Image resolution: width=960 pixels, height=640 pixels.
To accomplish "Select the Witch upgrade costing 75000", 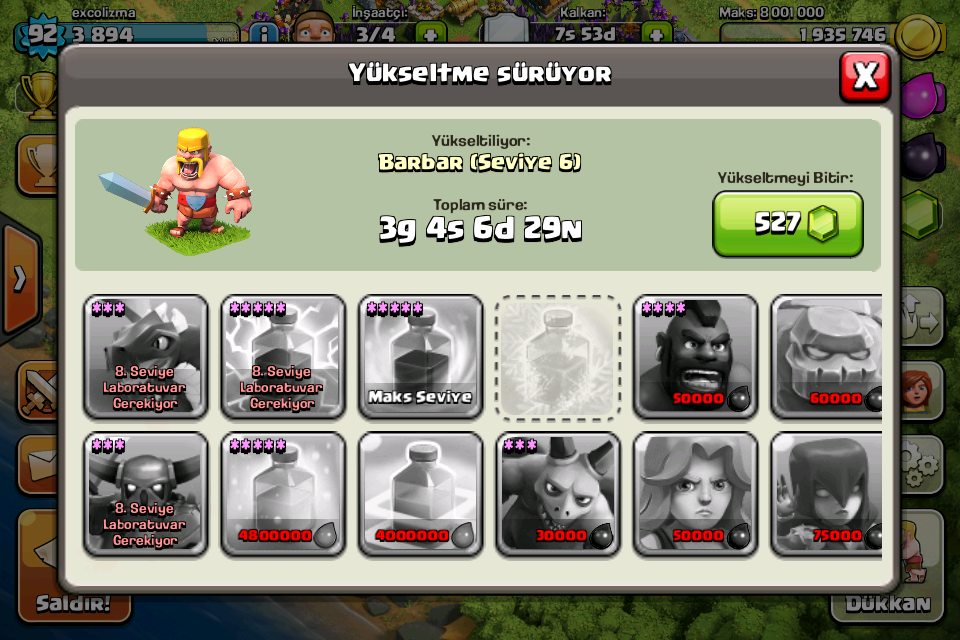I will 826,493.
